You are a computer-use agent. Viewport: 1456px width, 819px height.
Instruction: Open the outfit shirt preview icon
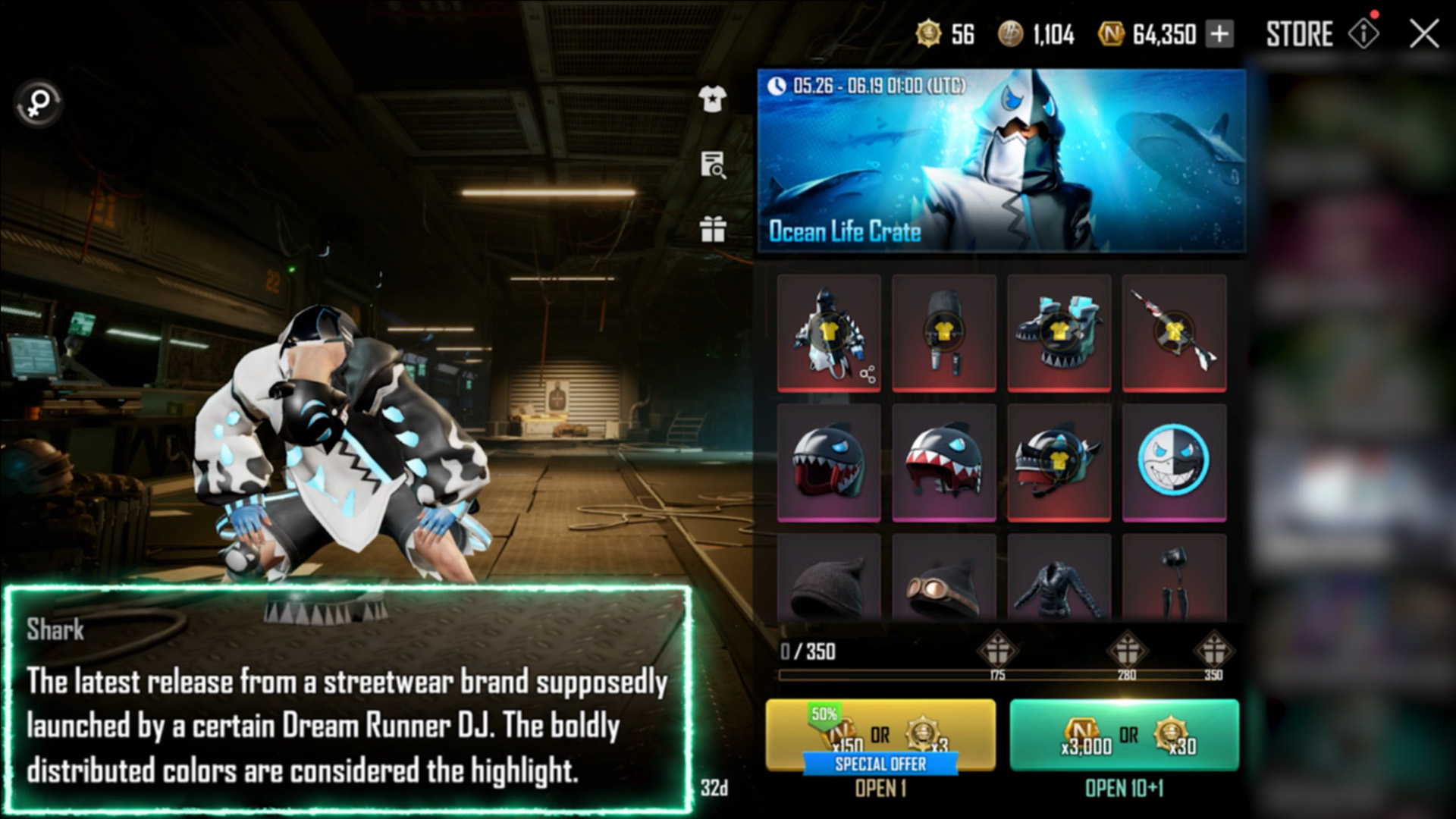coord(712,99)
